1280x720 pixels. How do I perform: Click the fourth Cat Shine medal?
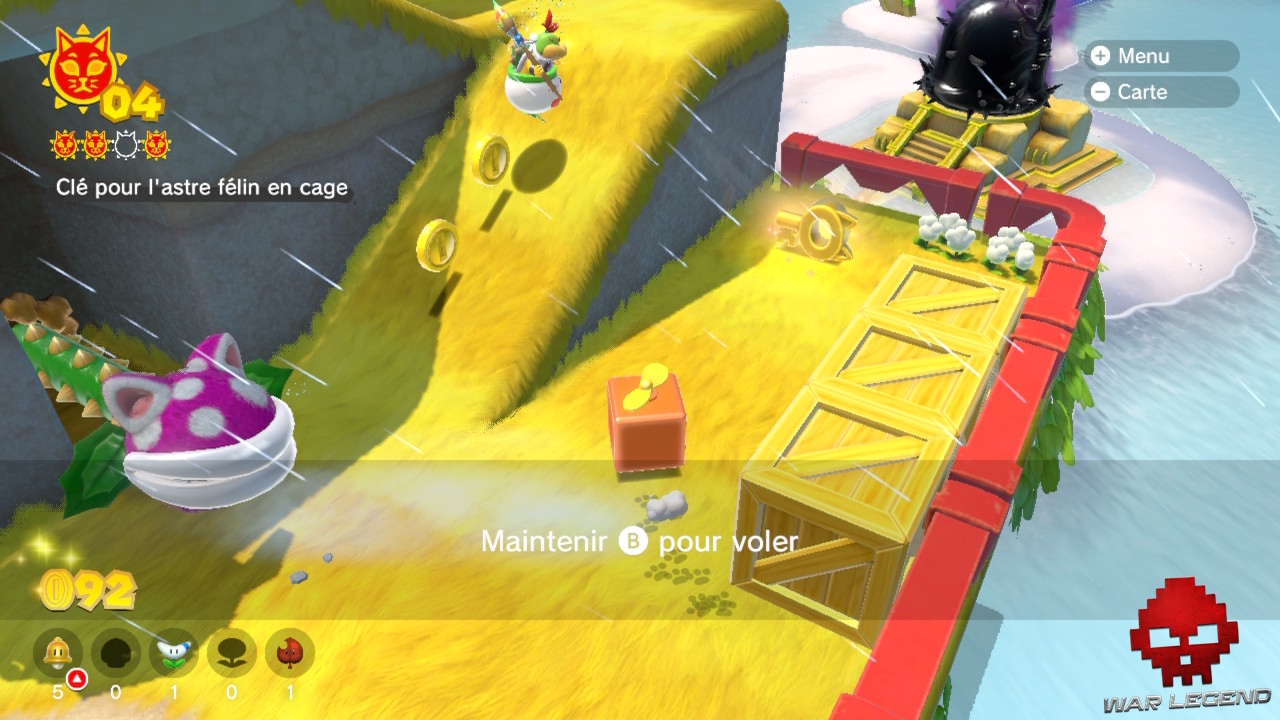[x=156, y=143]
